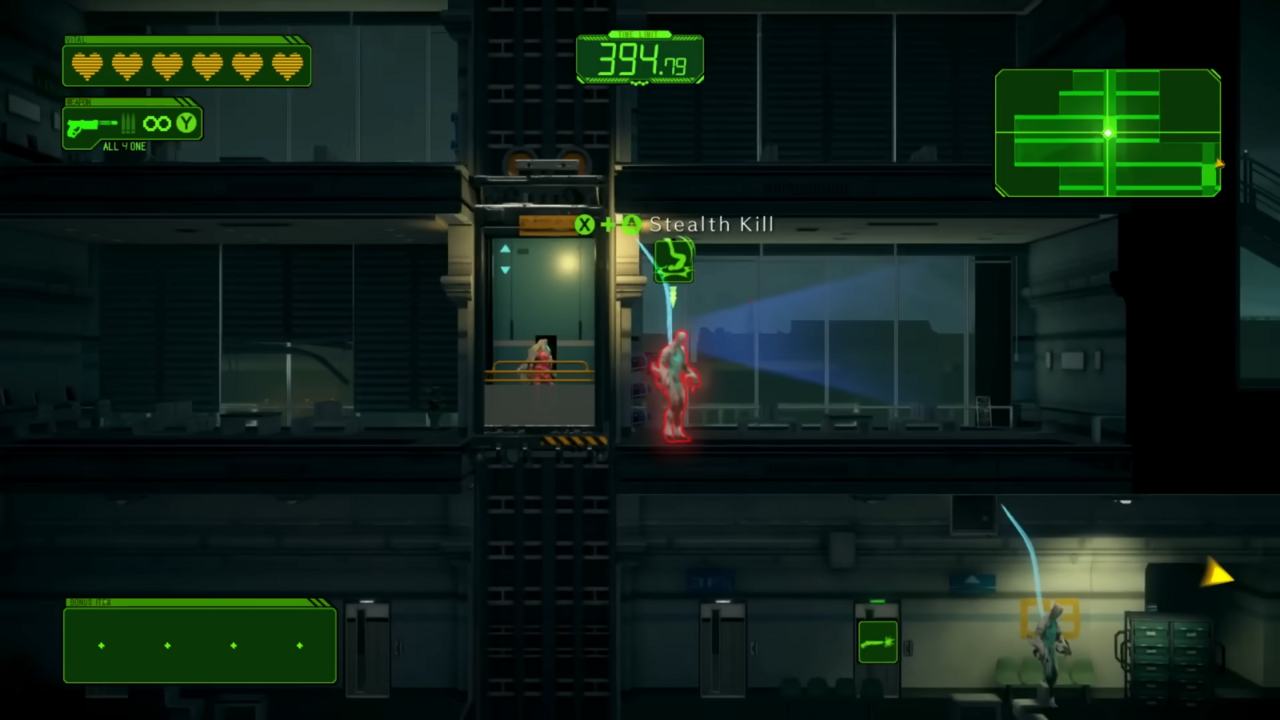Click the green stealth kill icon
1280x720 pixels.
point(674,260)
